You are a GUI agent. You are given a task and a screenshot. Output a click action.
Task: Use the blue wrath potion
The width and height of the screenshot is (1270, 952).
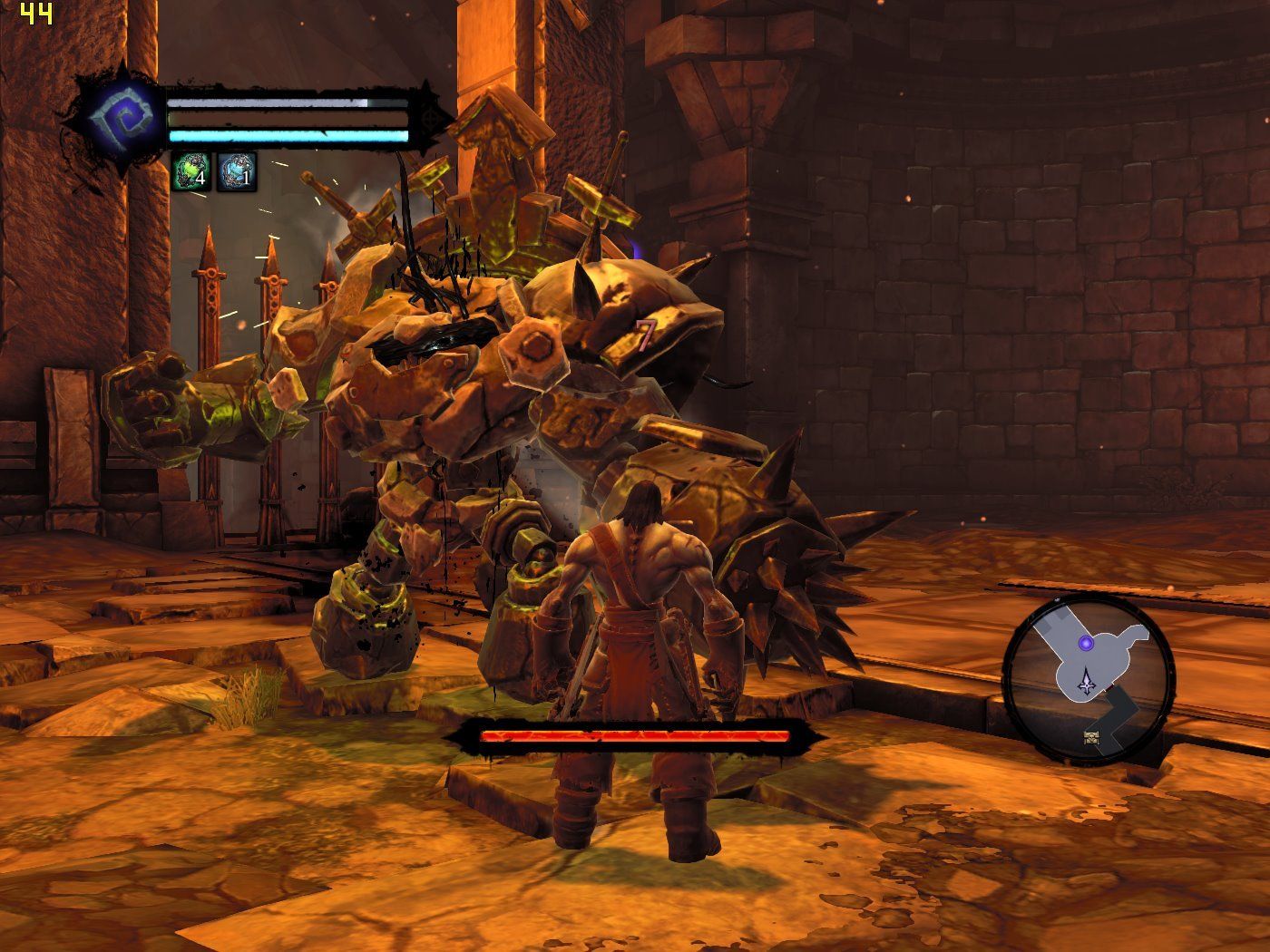[237, 171]
